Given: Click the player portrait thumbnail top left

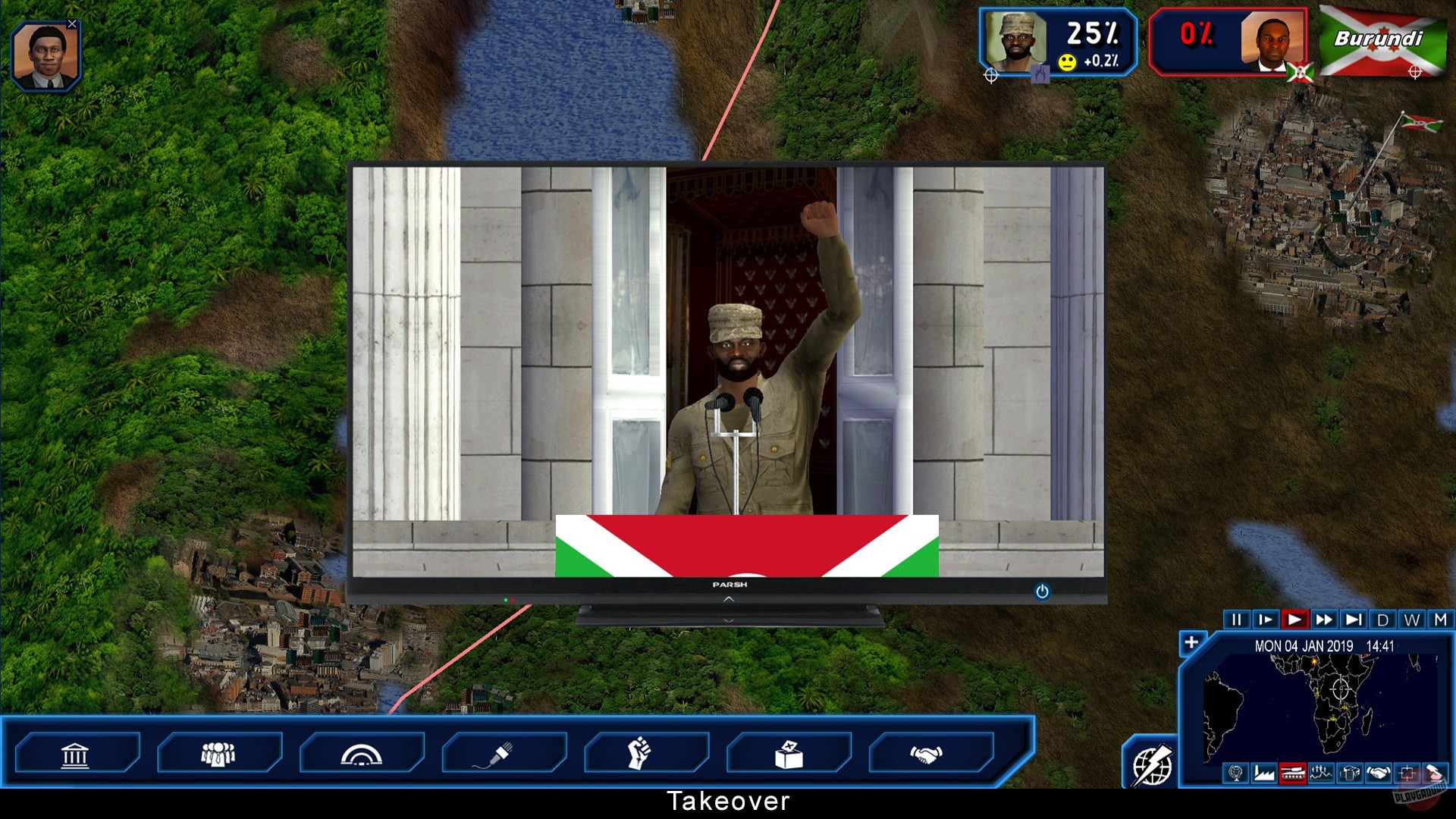Looking at the screenshot, I should point(47,55).
